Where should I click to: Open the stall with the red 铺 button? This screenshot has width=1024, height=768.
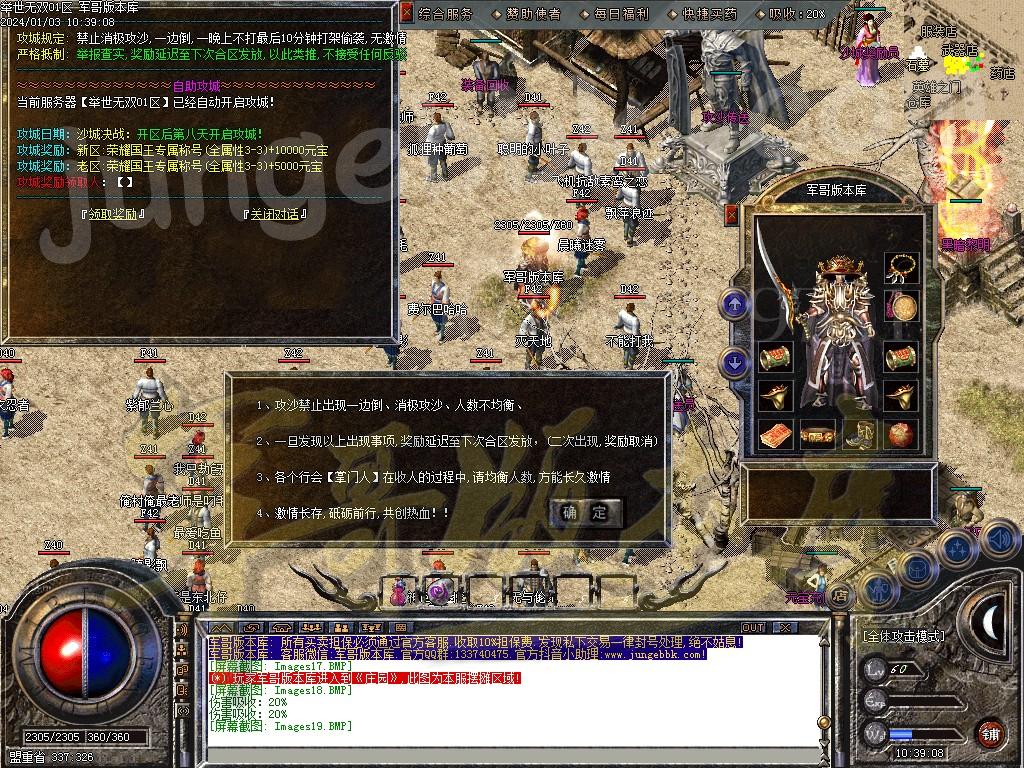pyautogui.click(x=990, y=732)
